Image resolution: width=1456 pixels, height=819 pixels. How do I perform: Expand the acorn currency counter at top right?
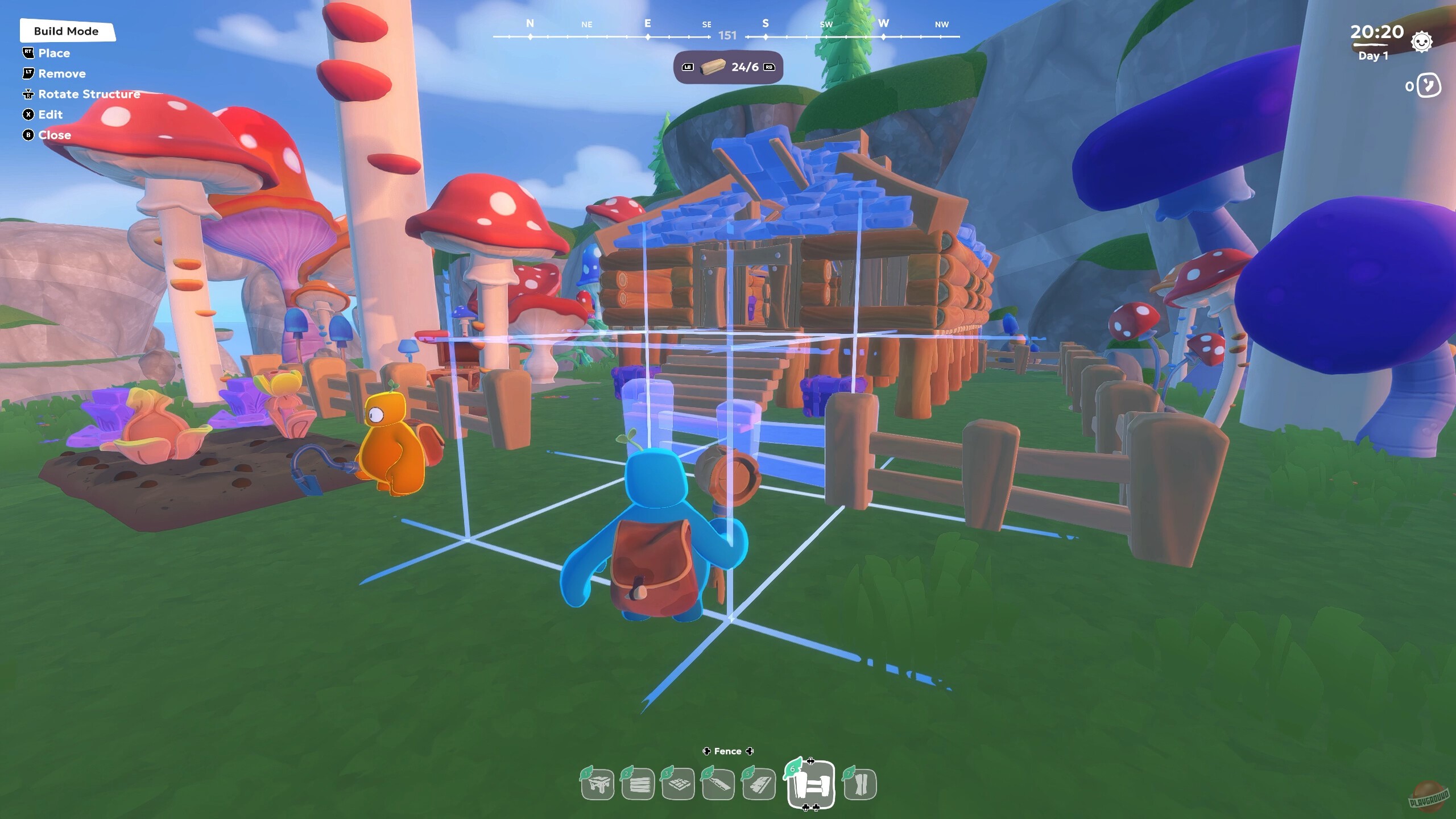[x=1427, y=86]
